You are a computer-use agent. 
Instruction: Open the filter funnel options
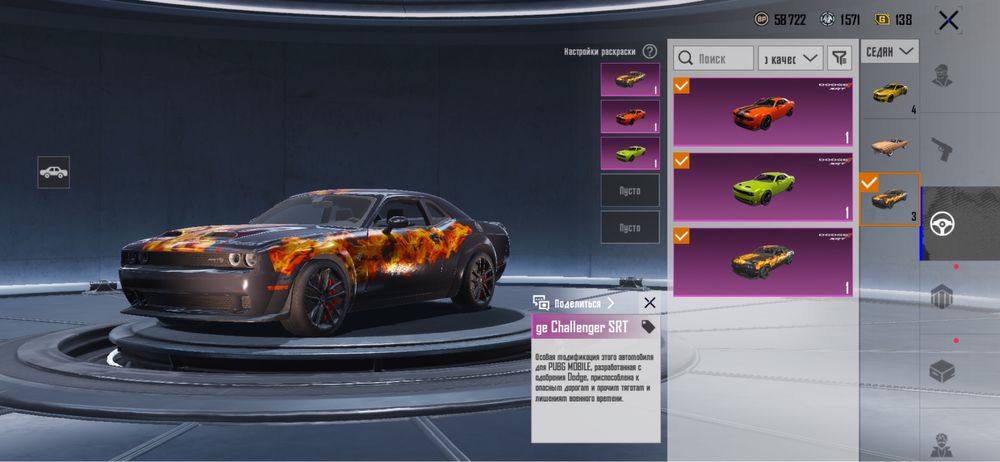tap(840, 59)
